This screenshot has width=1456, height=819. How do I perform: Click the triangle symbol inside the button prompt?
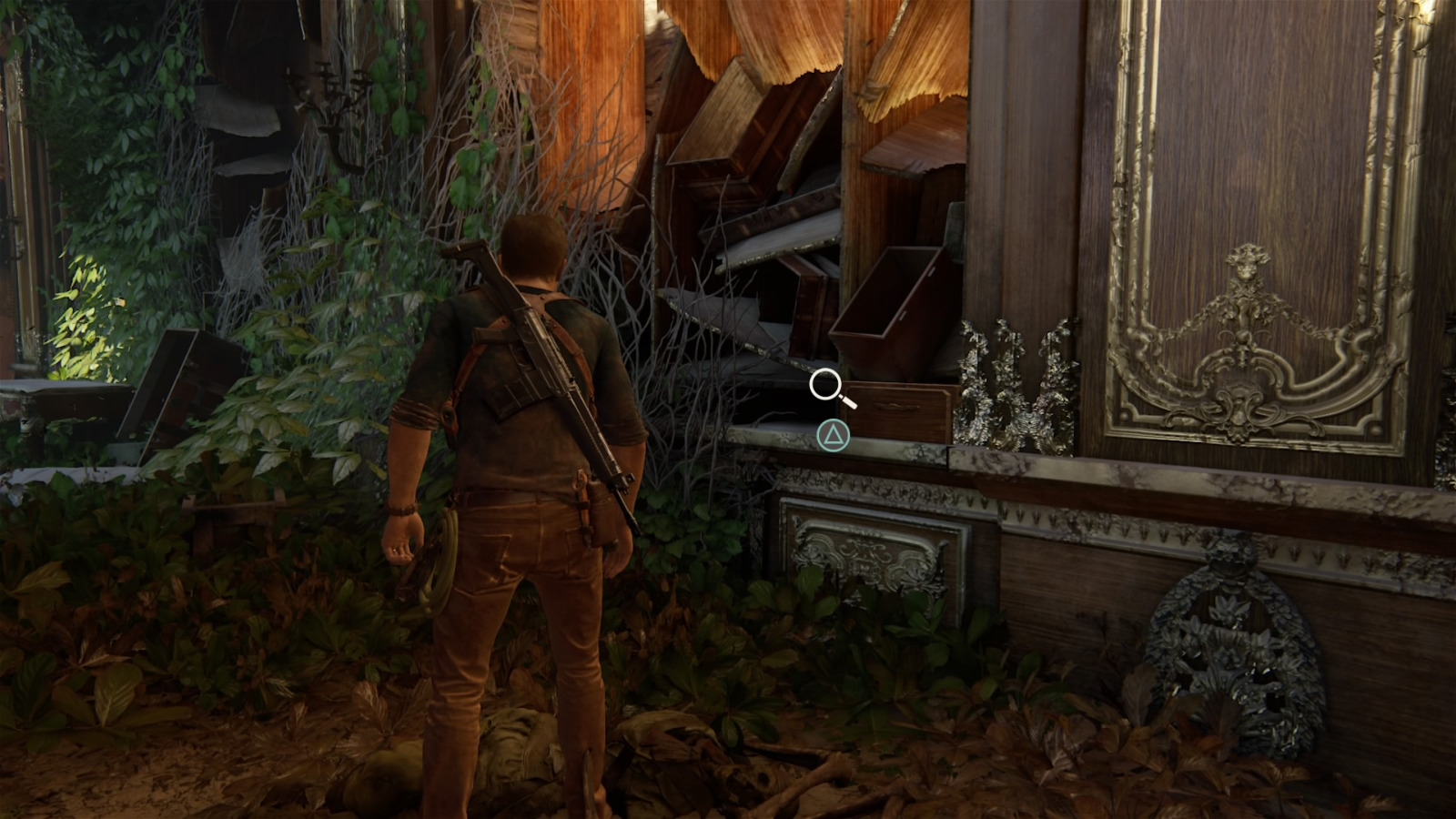click(834, 435)
